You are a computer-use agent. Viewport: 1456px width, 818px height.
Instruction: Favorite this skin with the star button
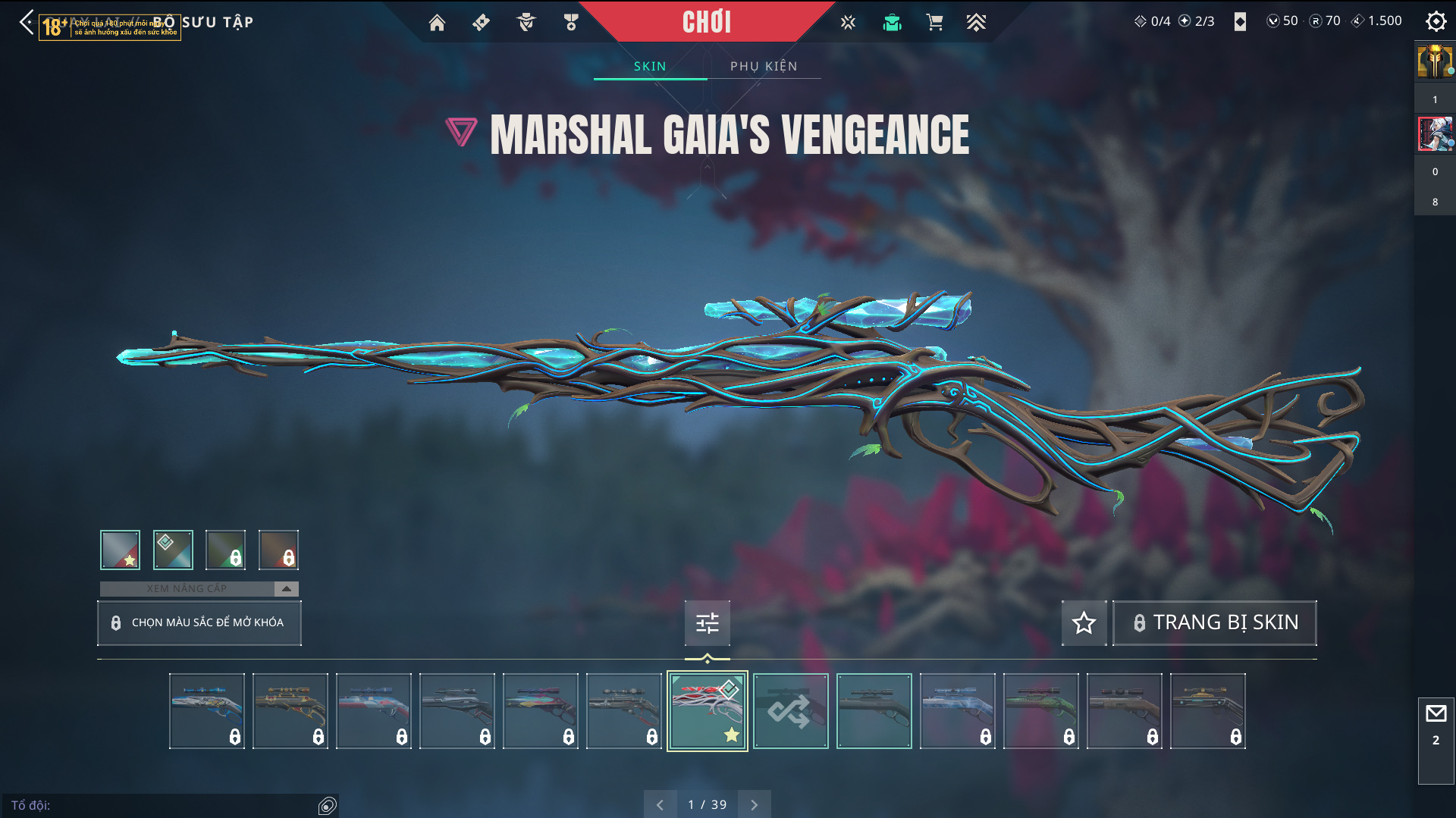pos(1084,622)
